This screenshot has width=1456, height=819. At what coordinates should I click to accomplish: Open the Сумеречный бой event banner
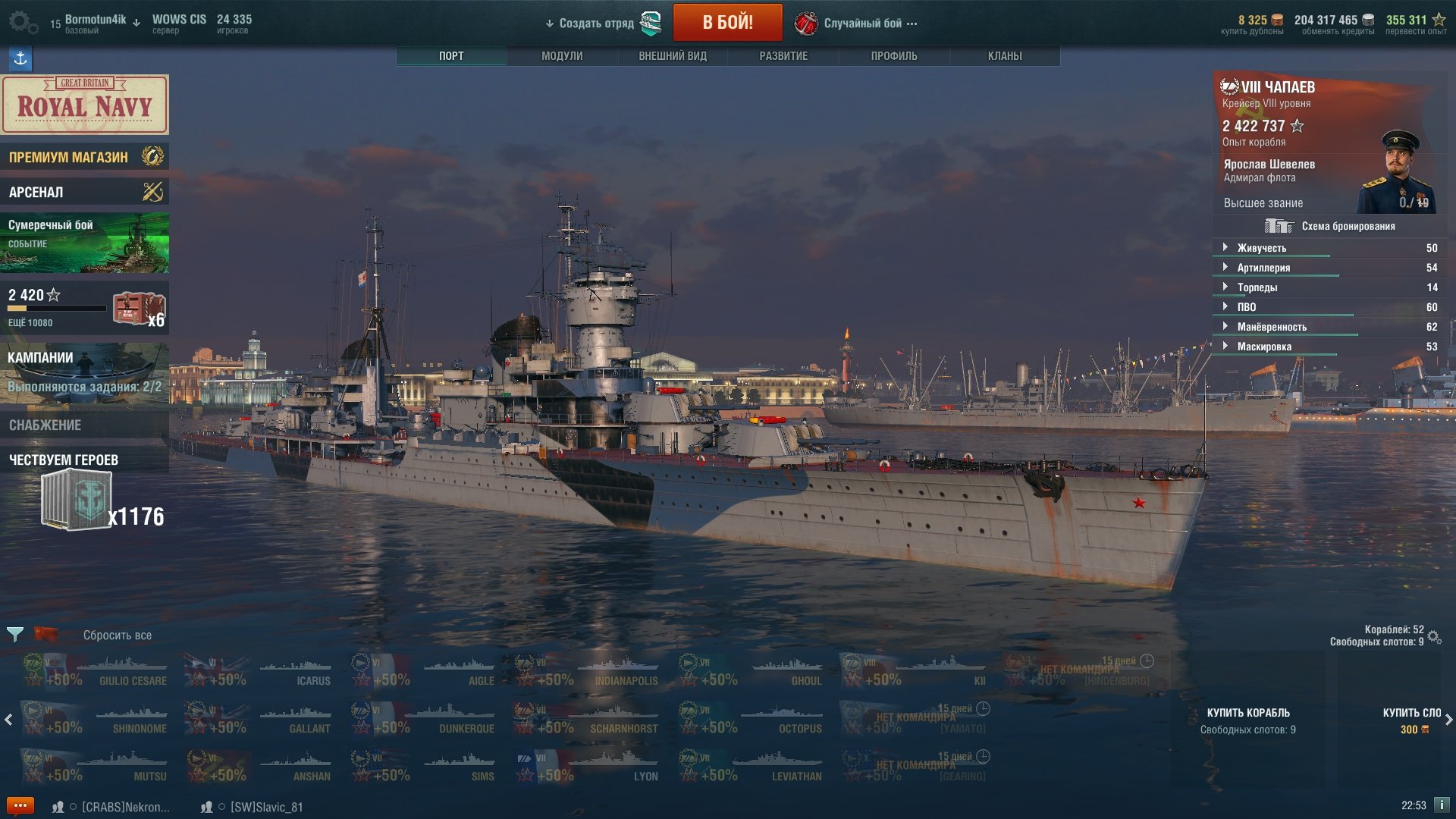pyautogui.click(x=84, y=243)
